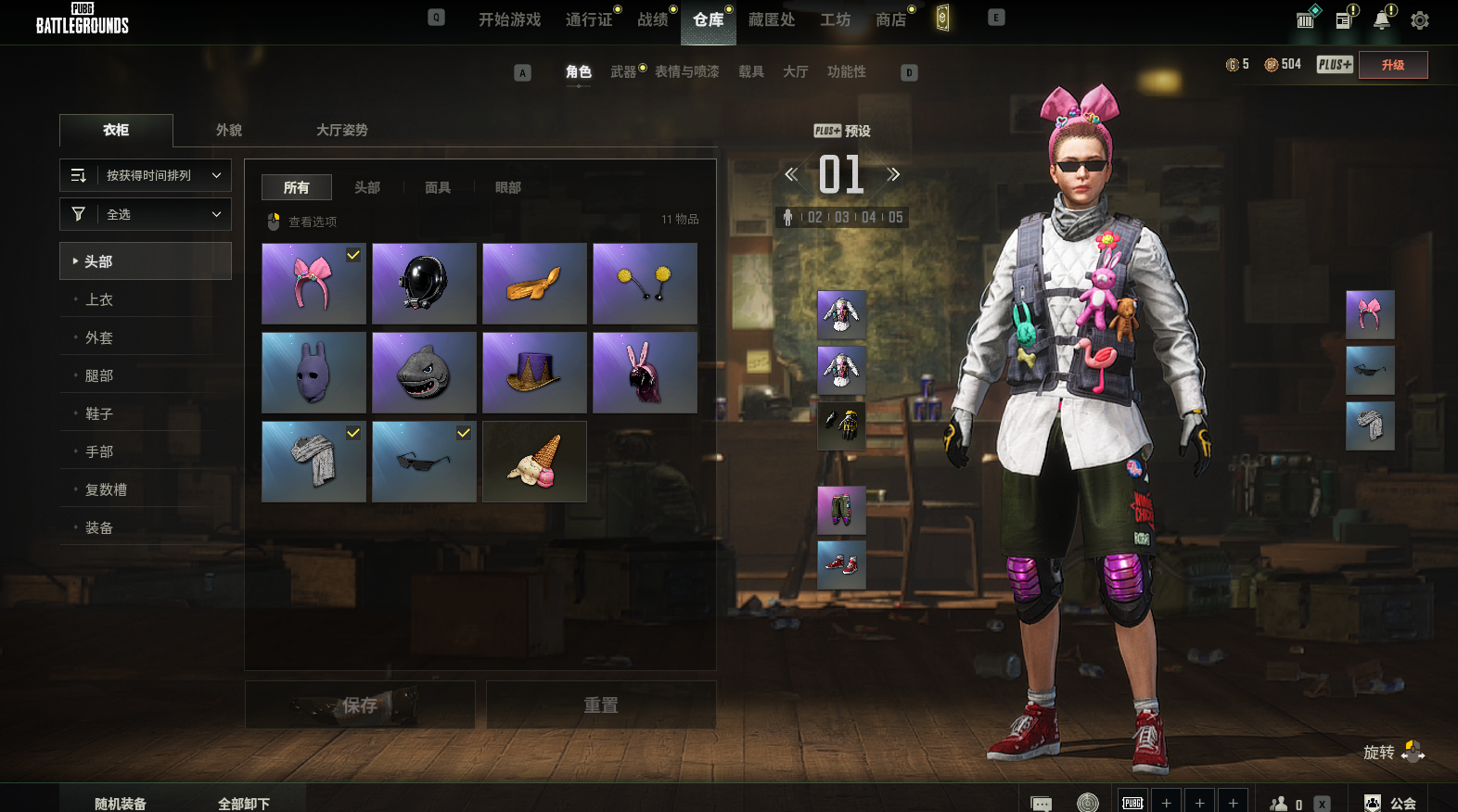1458x812 pixels.
Task: Click the 升级 upgrade button
Action: tap(1392, 65)
